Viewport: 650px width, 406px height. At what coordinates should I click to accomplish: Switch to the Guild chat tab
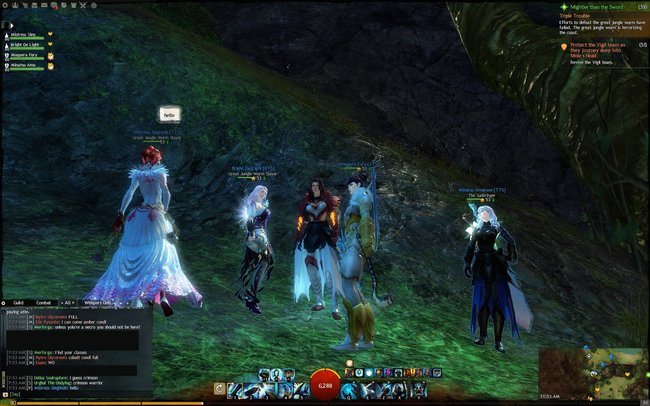pyautogui.click(x=18, y=301)
